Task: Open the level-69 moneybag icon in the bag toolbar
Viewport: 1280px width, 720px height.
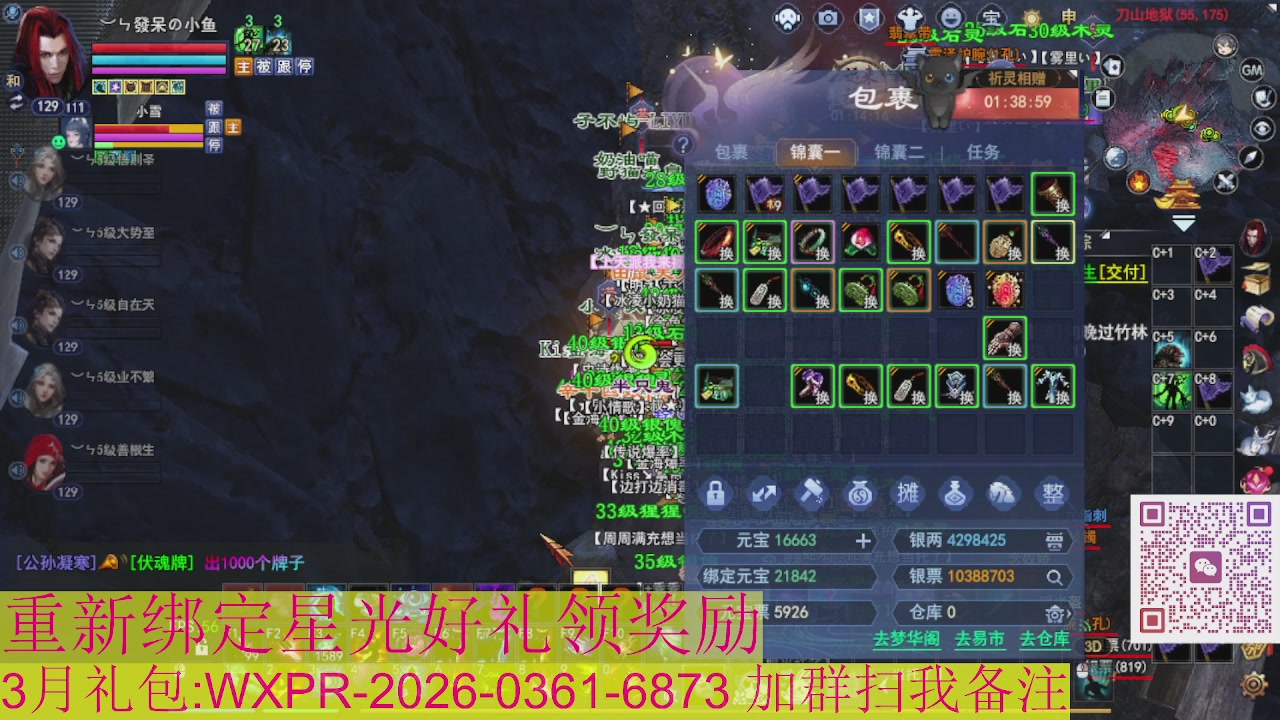Action: click(x=859, y=493)
